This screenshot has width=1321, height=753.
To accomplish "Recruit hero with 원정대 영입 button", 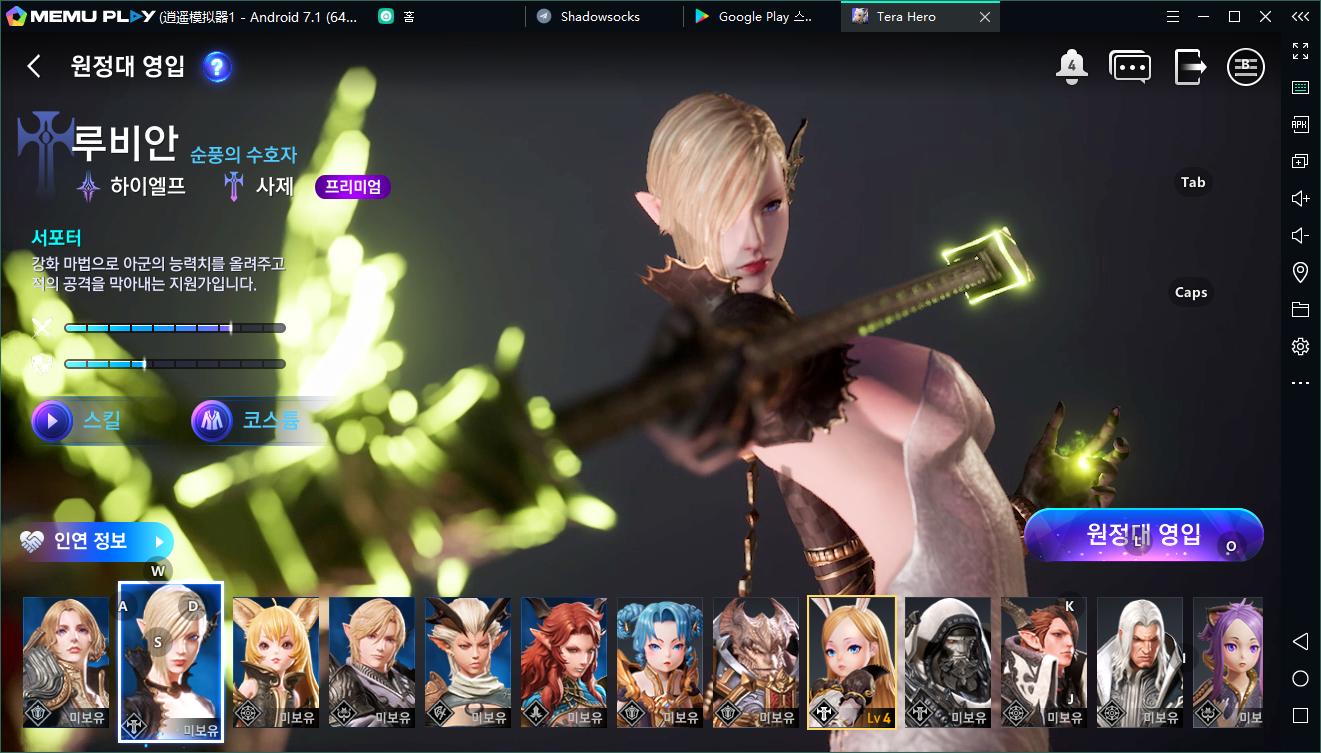I will click(x=1143, y=534).
